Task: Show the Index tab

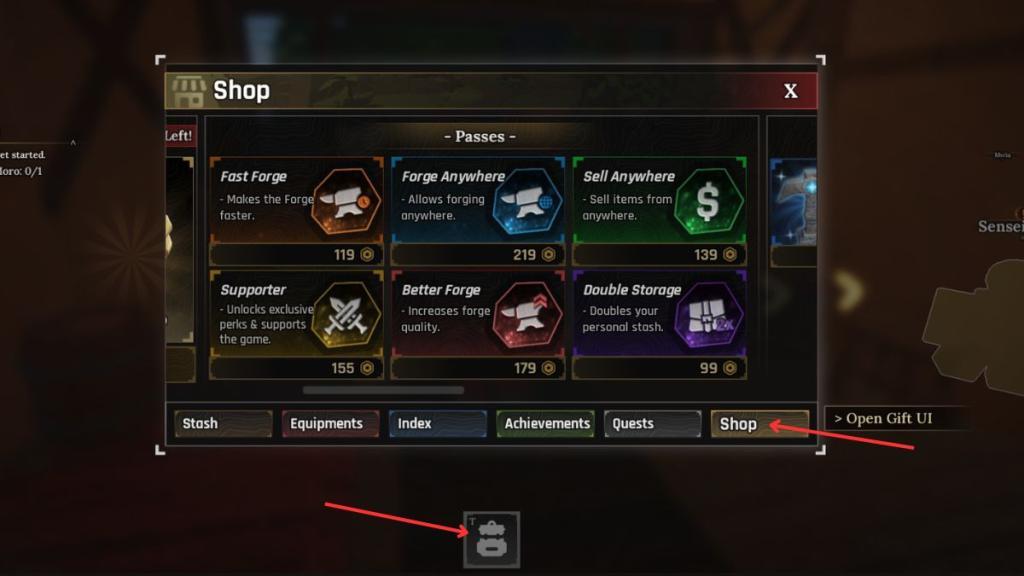Action: tap(437, 424)
